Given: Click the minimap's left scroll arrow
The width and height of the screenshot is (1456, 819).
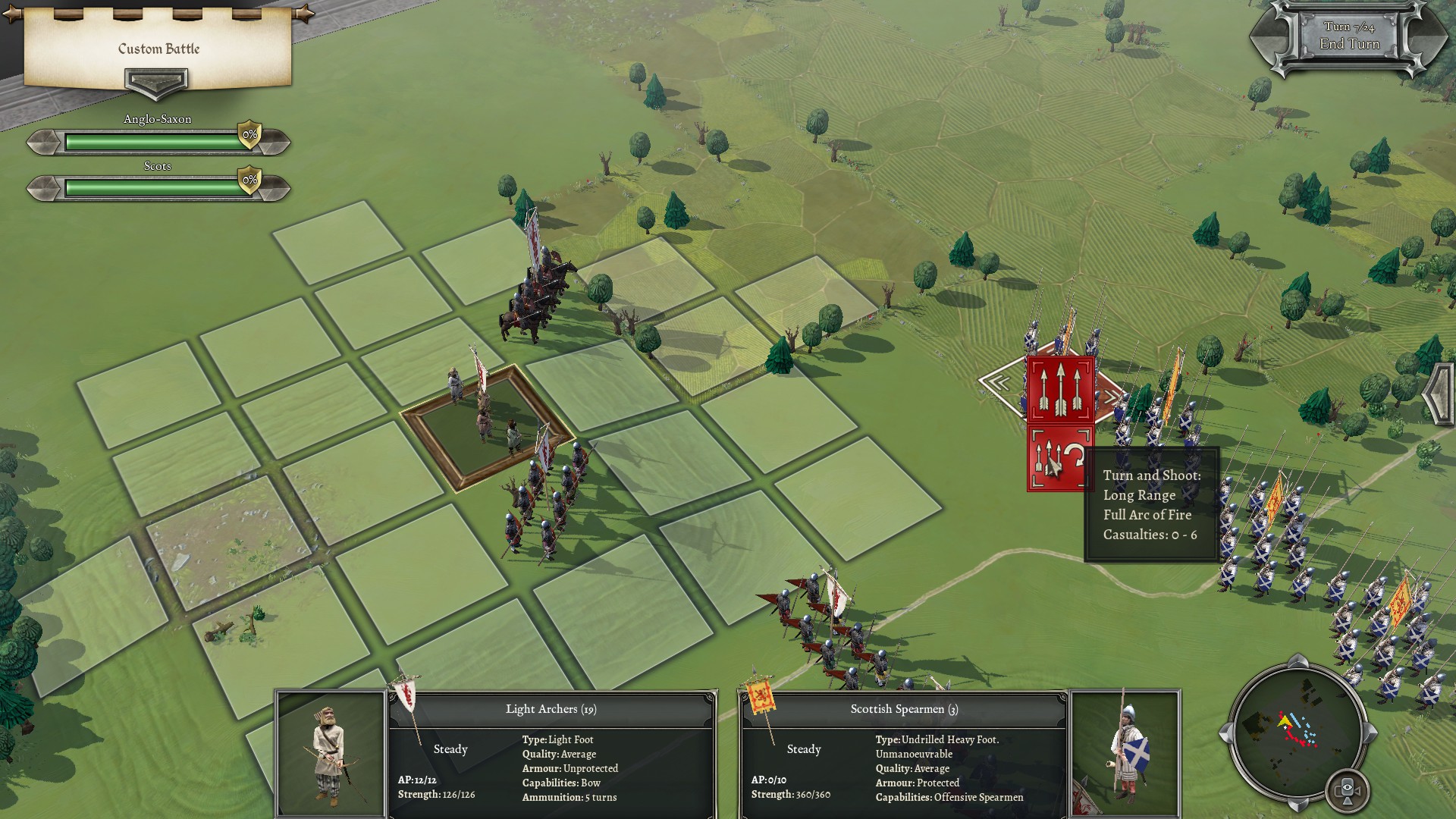Looking at the screenshot, I should coord(1223,733).
